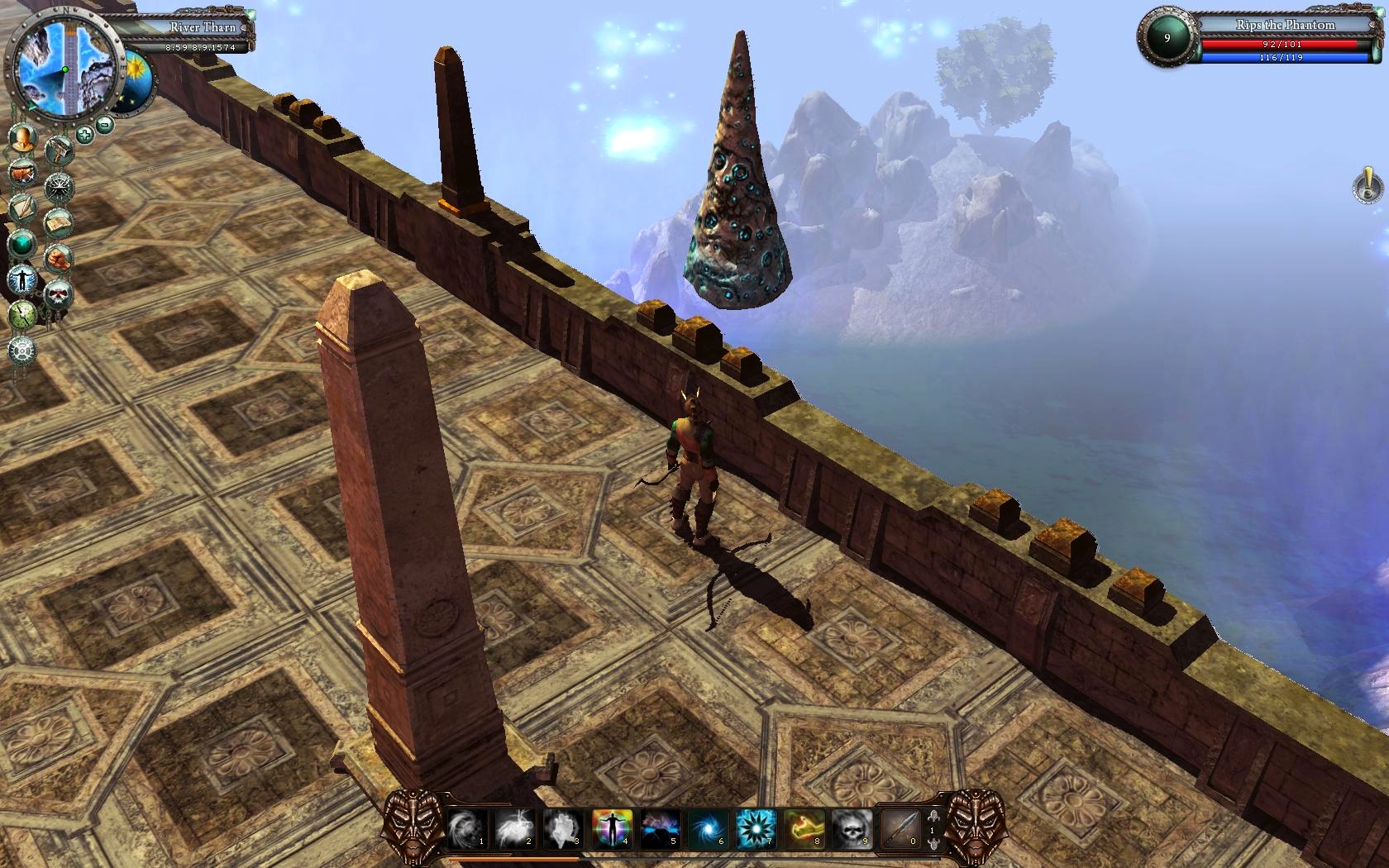Open the hammer crafting icon
Image resolution: width=1389 pixels, height=868 pixels.
tap(60, 150)
